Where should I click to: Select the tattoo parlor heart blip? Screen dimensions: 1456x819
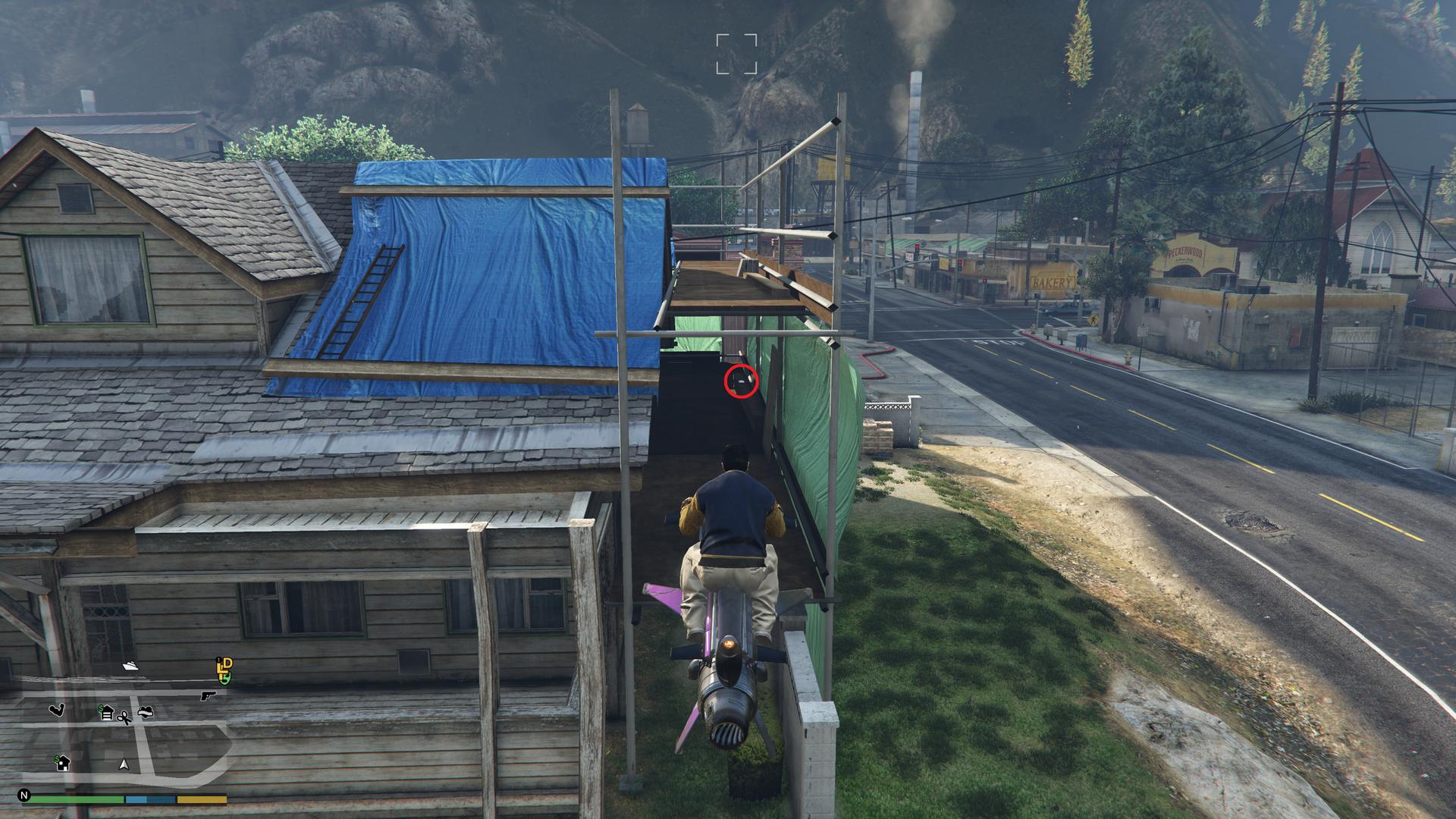click(x=146, y=712)
